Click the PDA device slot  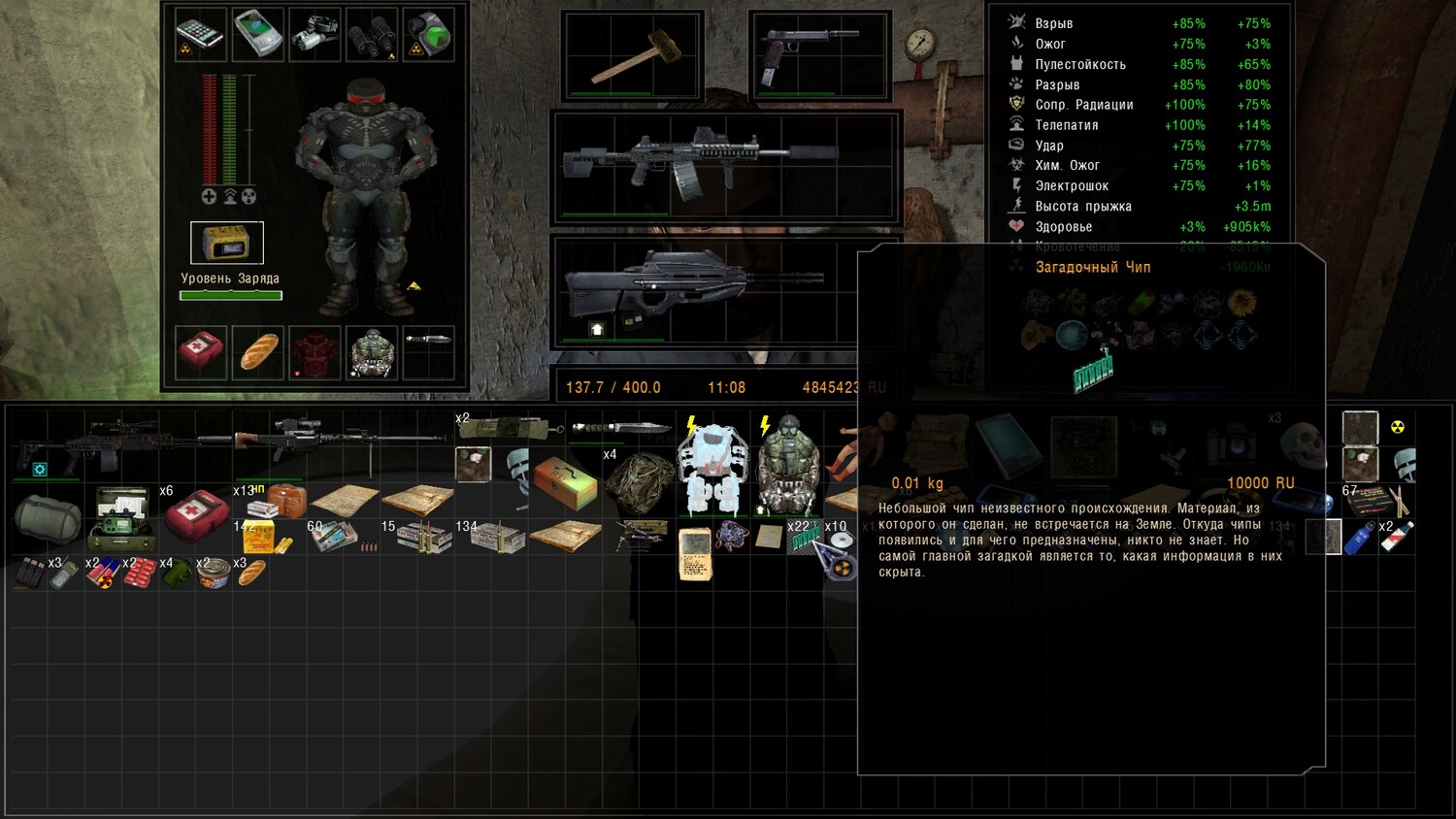click(x=258, y=34)
